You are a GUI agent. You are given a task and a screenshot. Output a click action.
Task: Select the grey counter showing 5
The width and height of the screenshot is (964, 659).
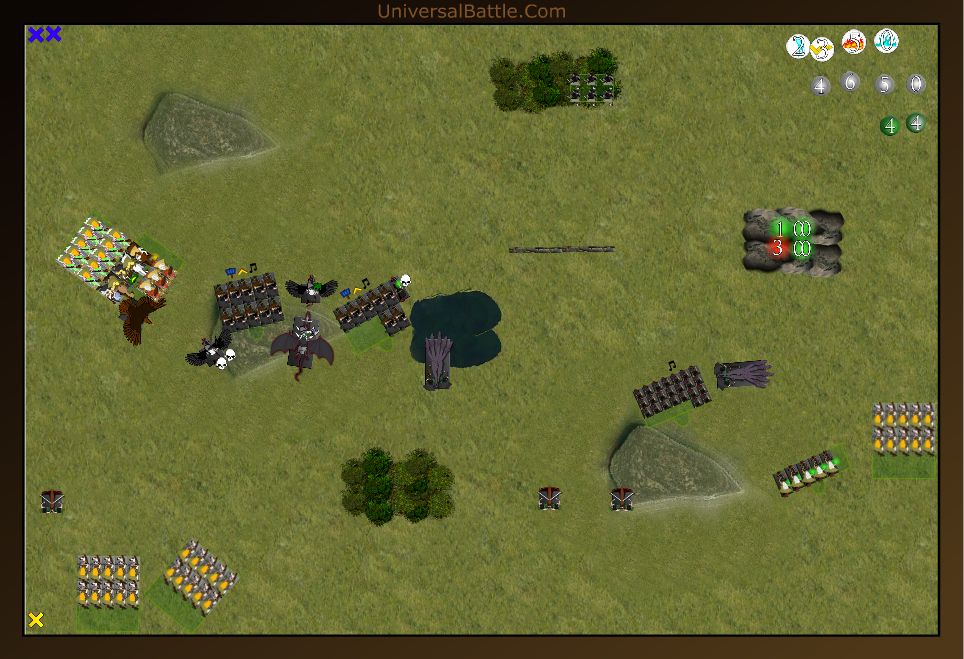pyautogui.click(x=883, y=84)
